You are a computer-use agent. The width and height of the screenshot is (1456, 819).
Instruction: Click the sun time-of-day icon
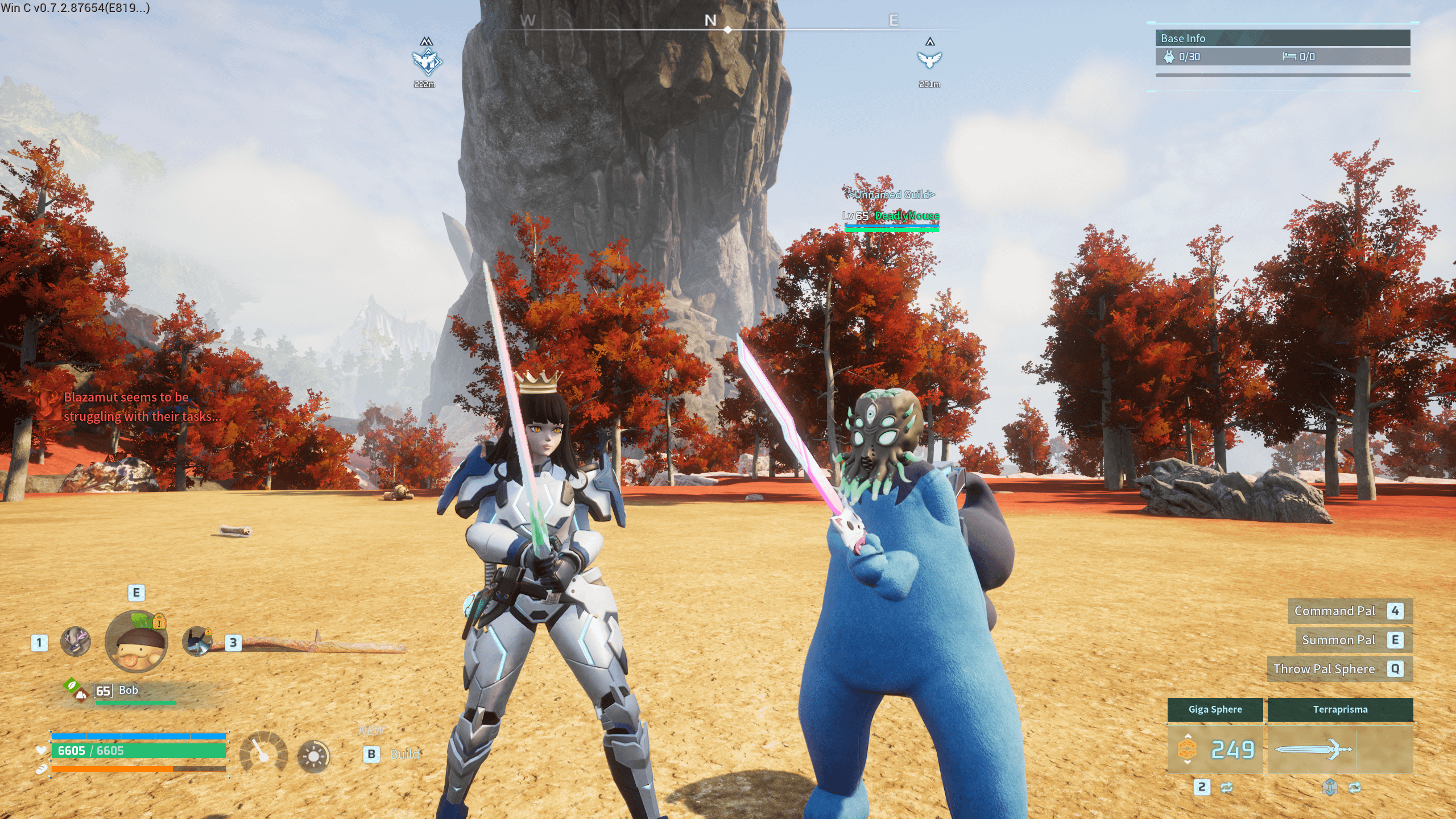(x=313, y=756)
